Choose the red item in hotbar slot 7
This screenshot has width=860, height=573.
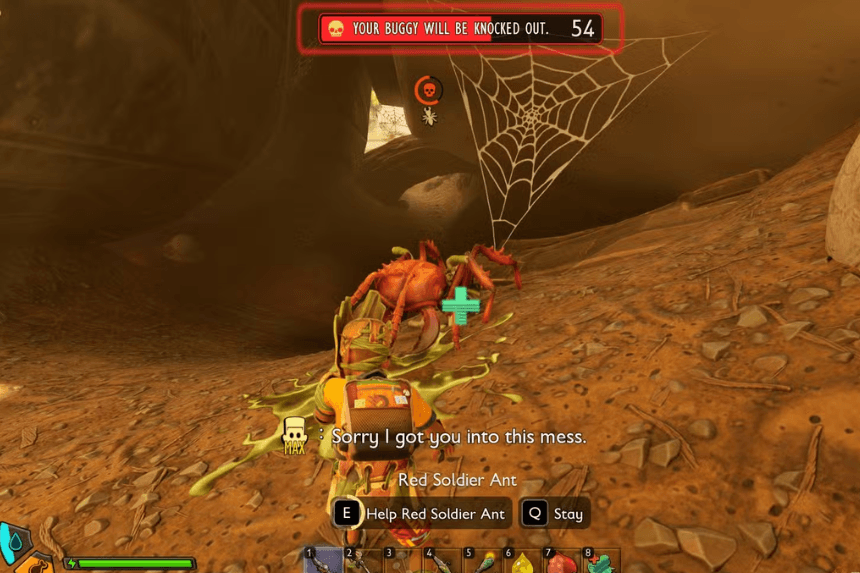pos(561,562)
